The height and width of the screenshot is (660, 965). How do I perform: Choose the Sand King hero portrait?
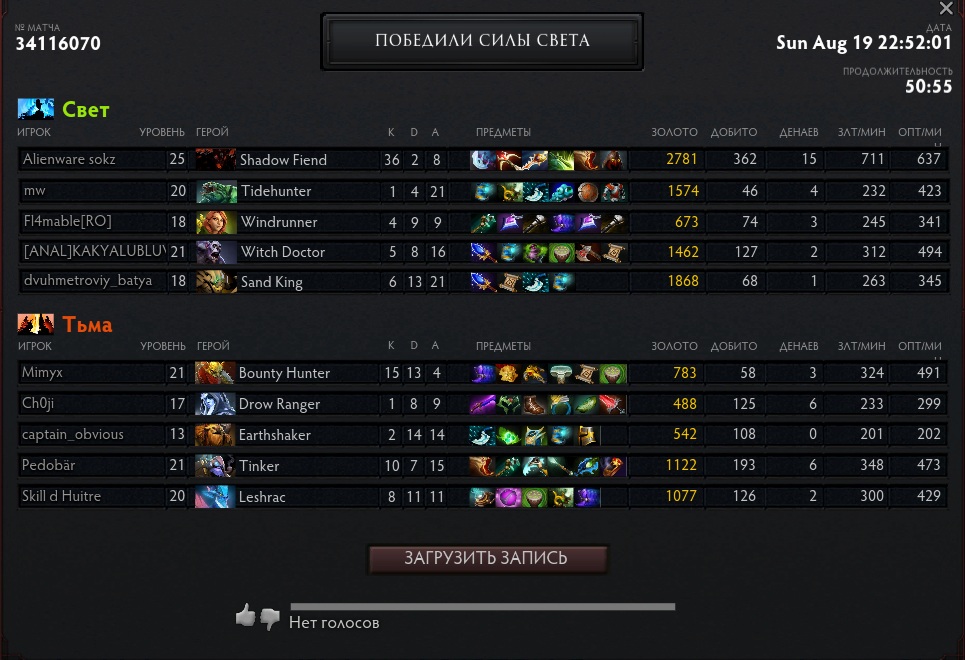click(216, 282)
